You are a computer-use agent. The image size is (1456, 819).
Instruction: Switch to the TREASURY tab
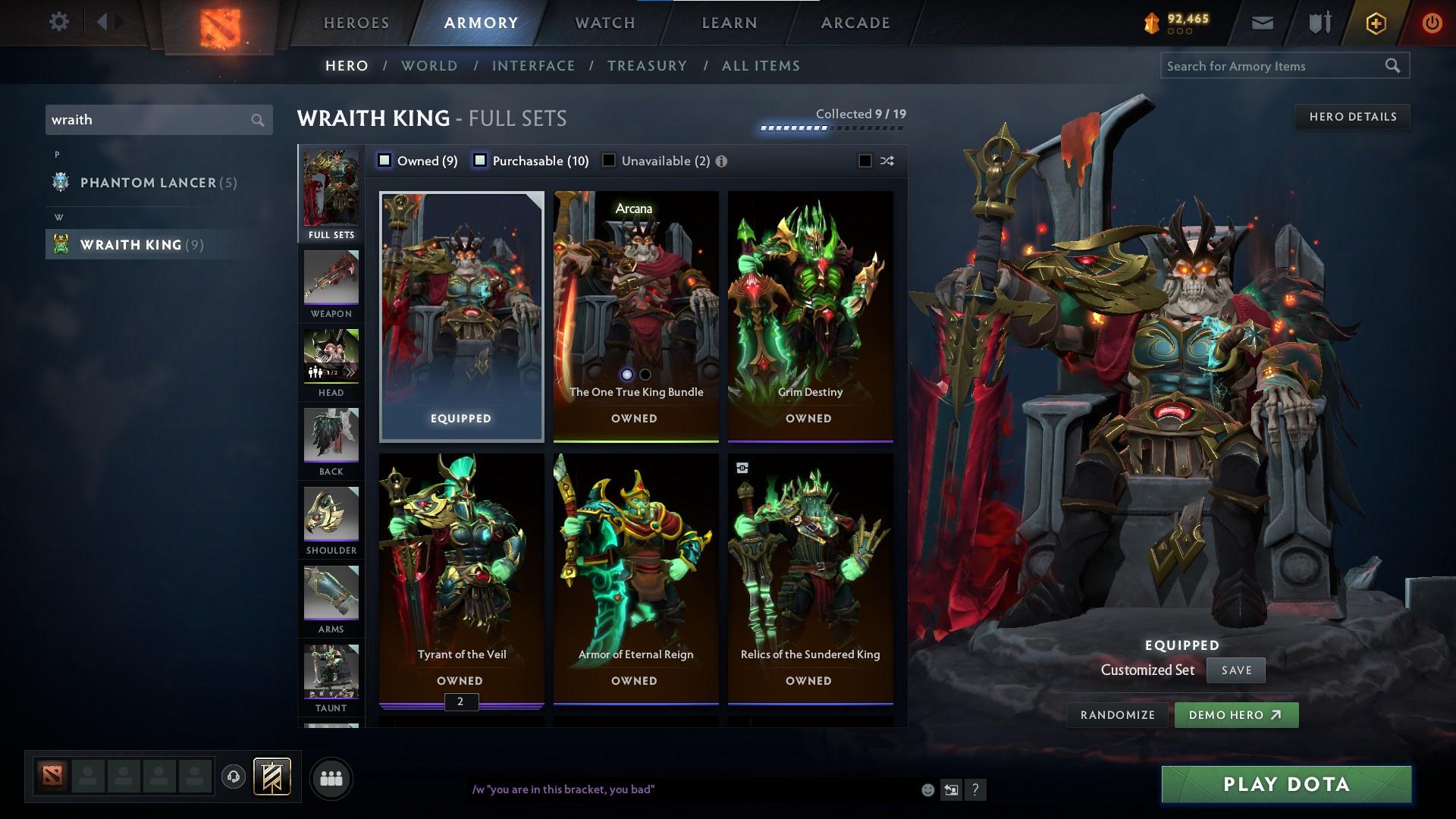(647, 66)
